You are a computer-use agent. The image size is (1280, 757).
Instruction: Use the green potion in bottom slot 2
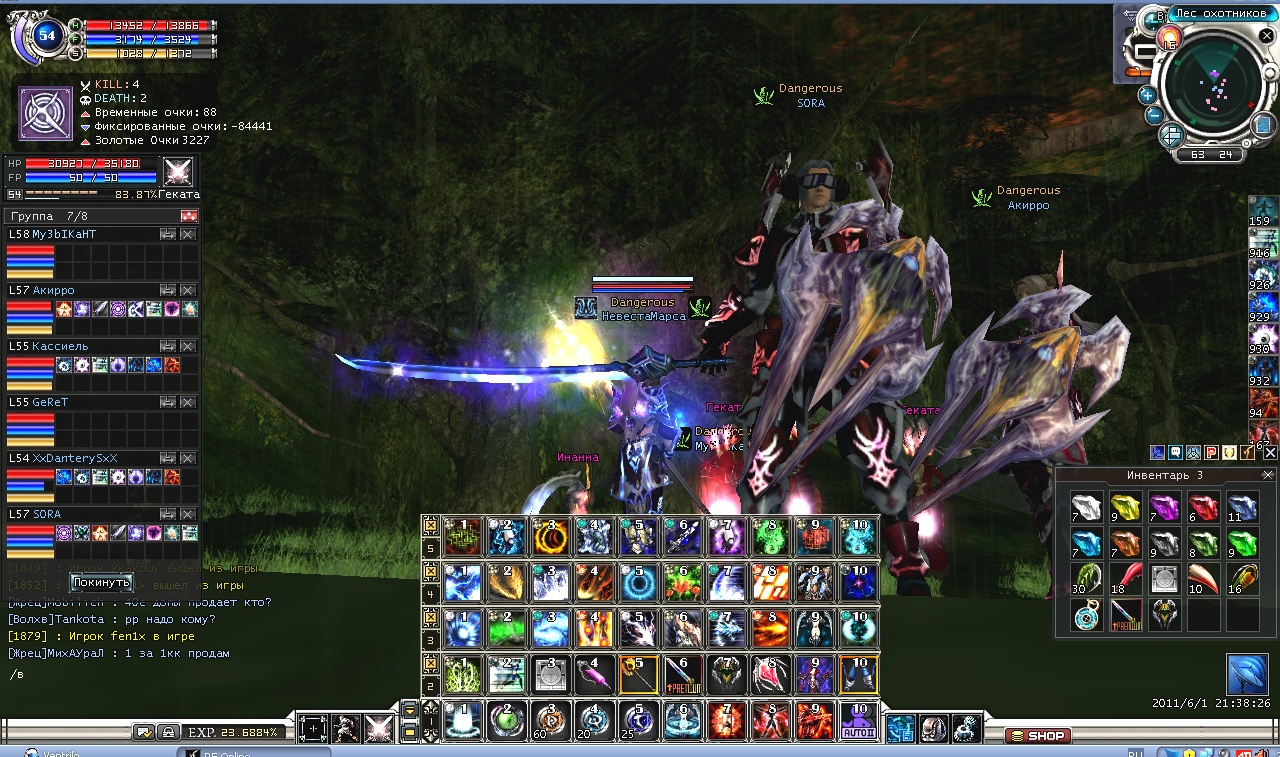click(x=508, y=721)
